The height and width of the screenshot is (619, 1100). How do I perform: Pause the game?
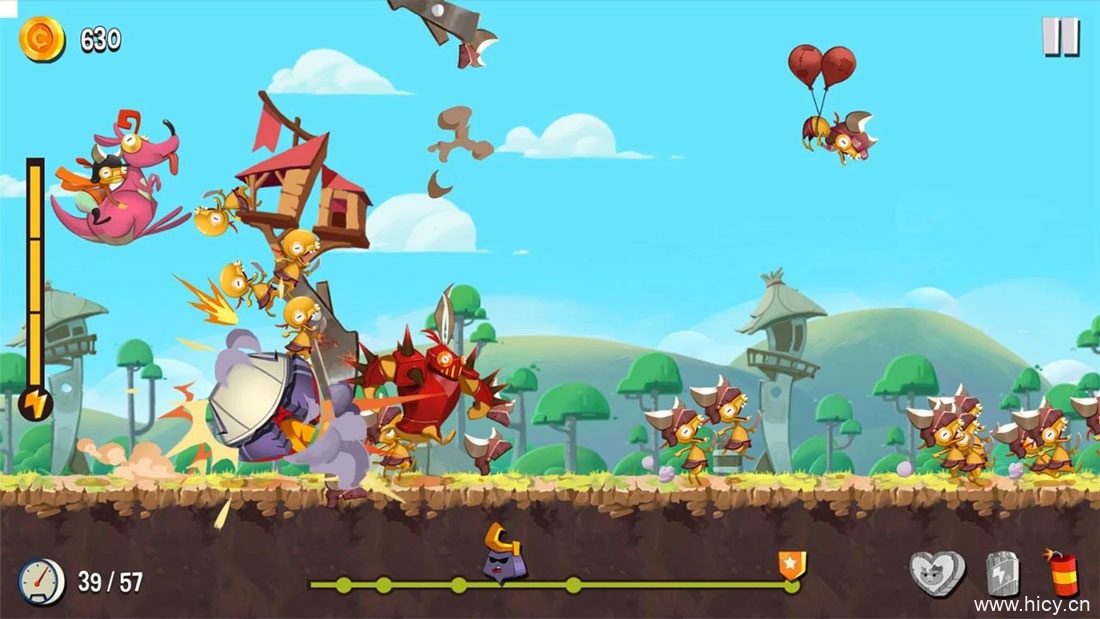point(1060,37)
